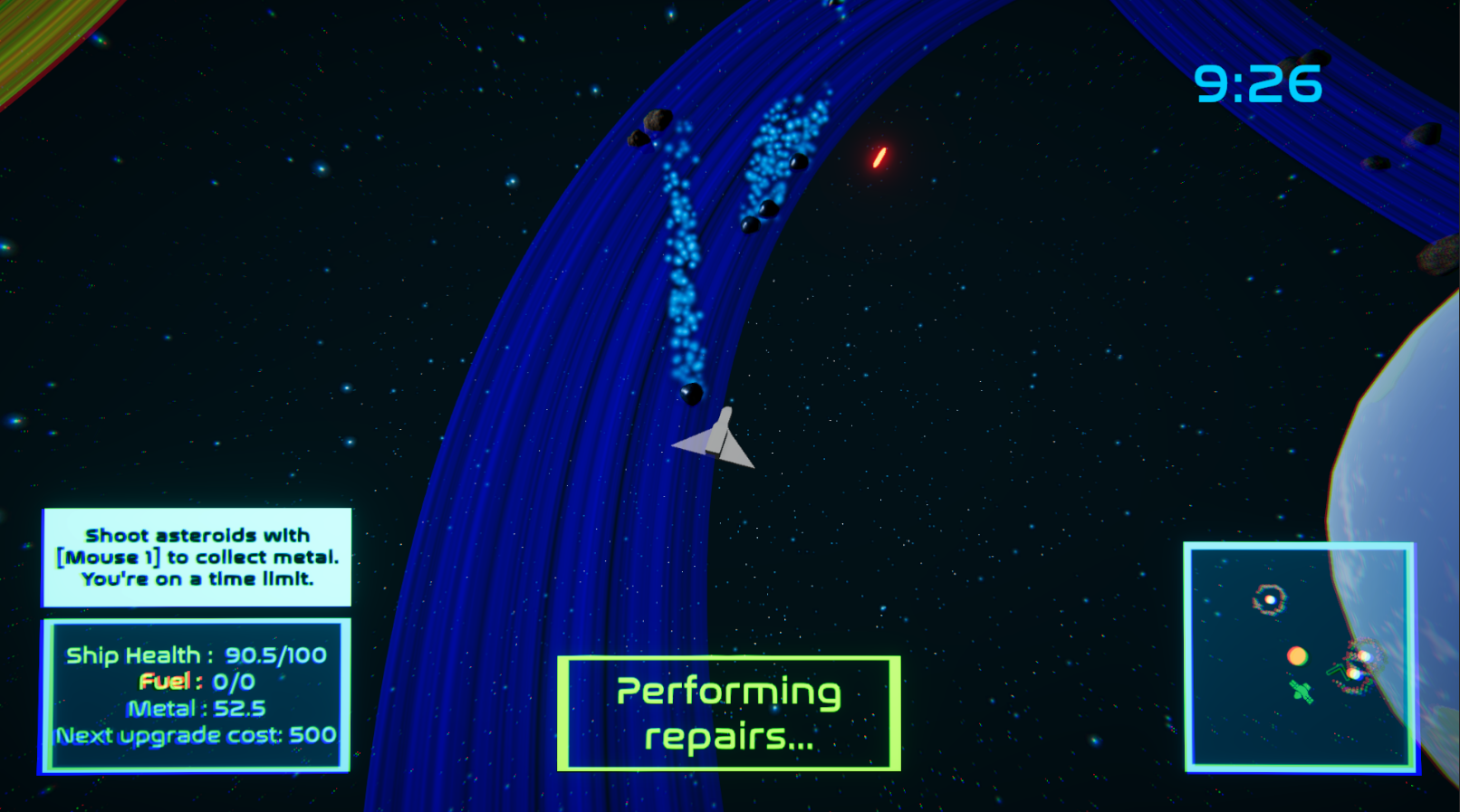Click the minimap panel

coord(1300,656)
